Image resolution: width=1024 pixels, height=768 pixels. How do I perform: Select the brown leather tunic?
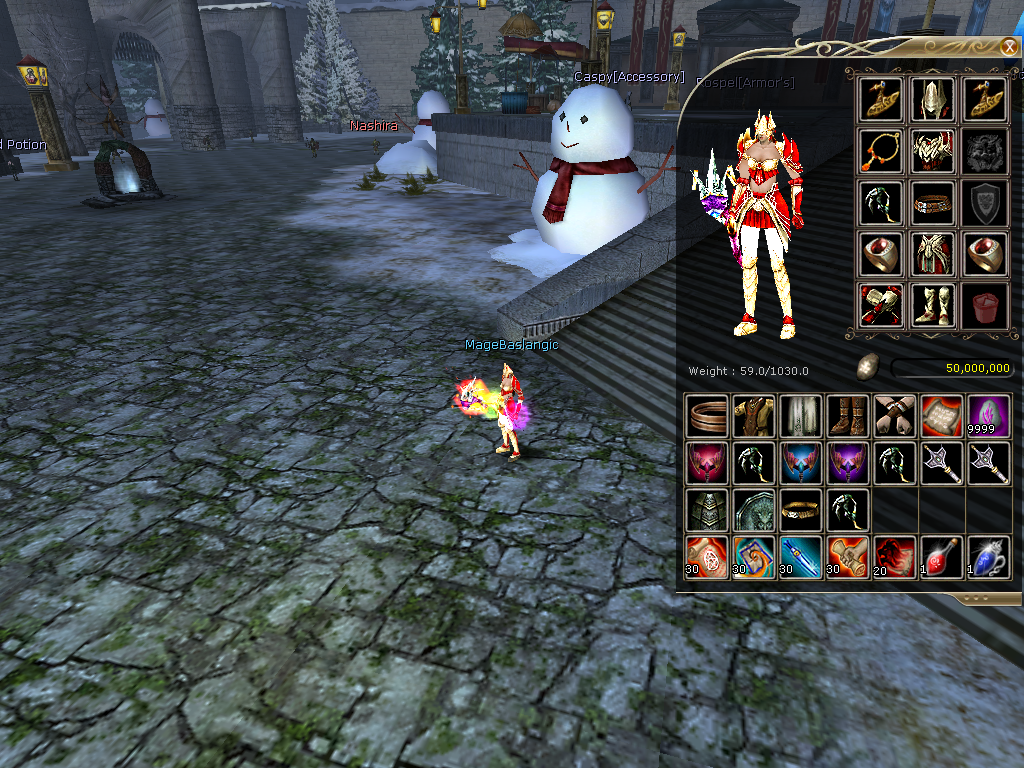coord(754,416)
